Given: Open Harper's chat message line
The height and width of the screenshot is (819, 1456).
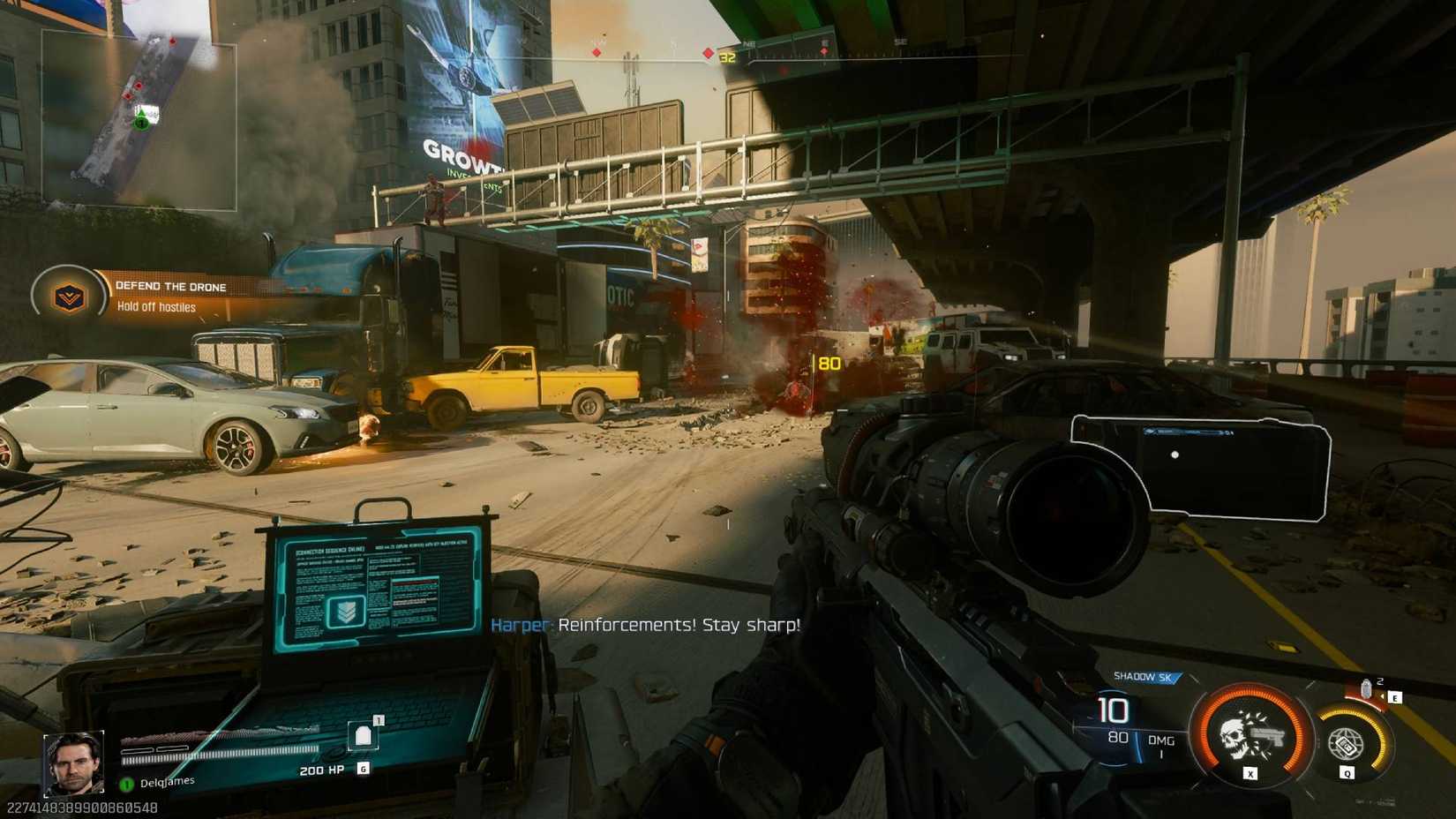Looking at the screenshot, I should tap(647, 626).
